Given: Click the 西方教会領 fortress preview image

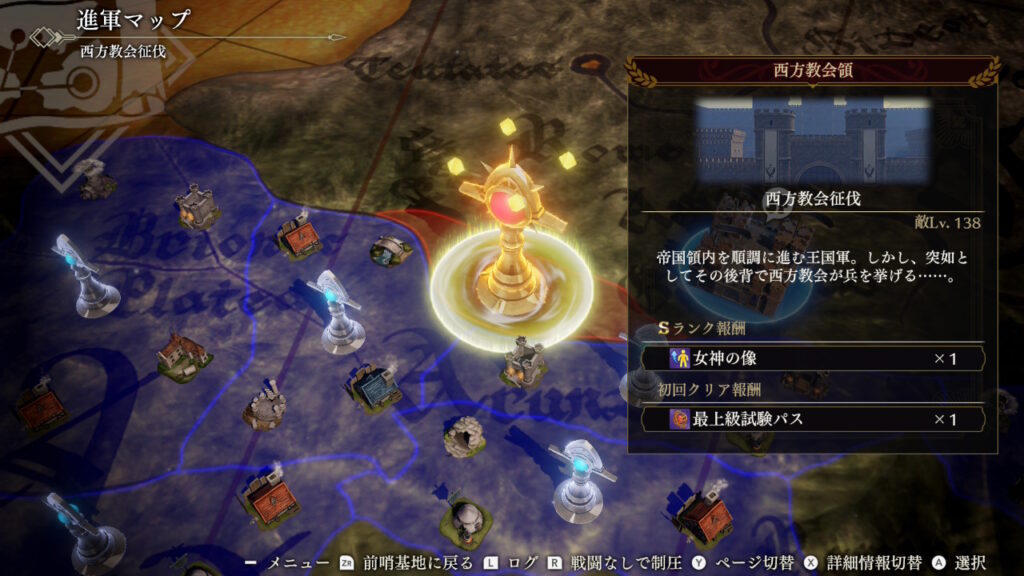Looking at the screenshot, I should click(812, 139).
